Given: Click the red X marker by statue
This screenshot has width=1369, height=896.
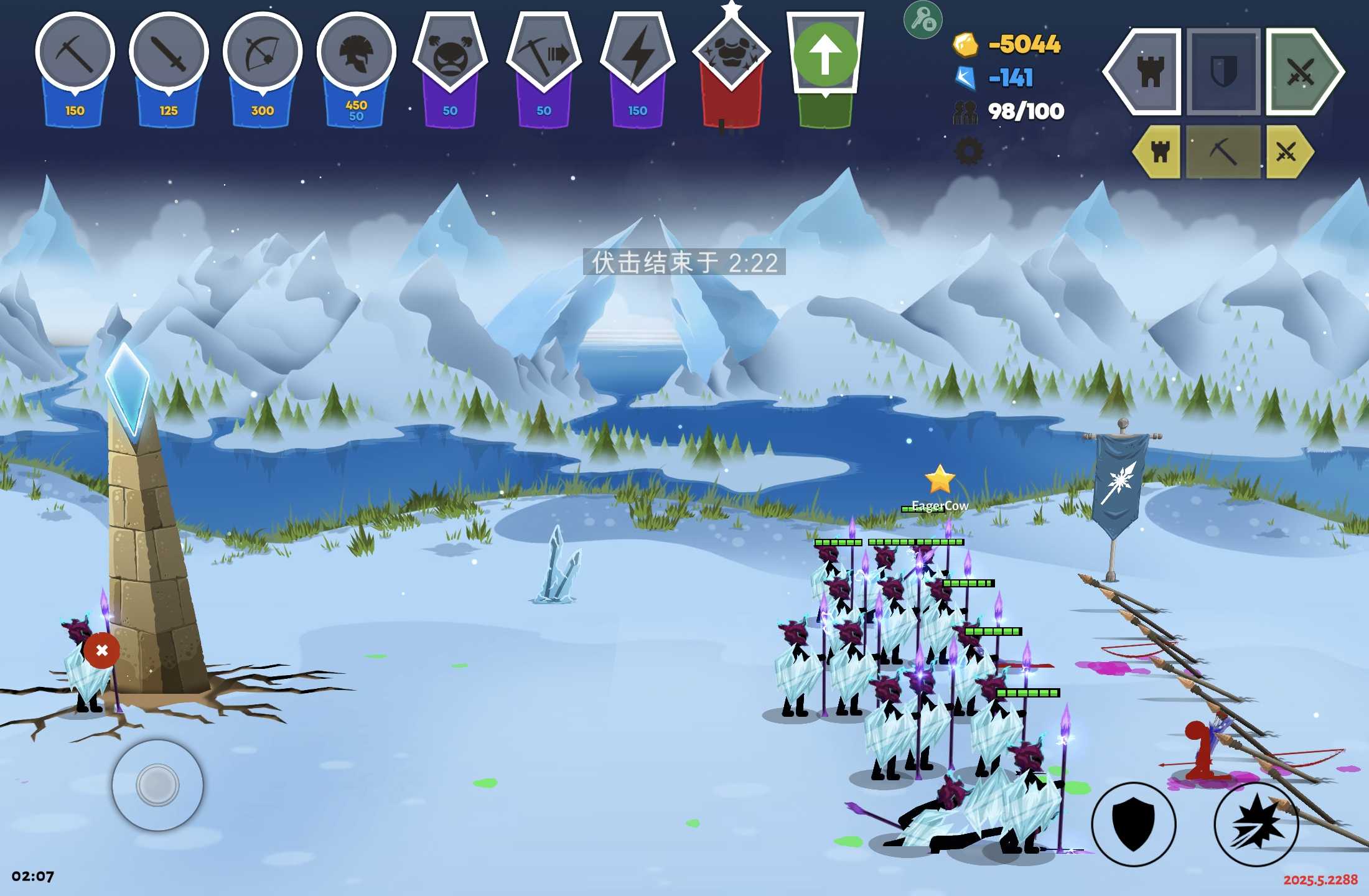Looking at the screenshot, I should tap(102, 650).
